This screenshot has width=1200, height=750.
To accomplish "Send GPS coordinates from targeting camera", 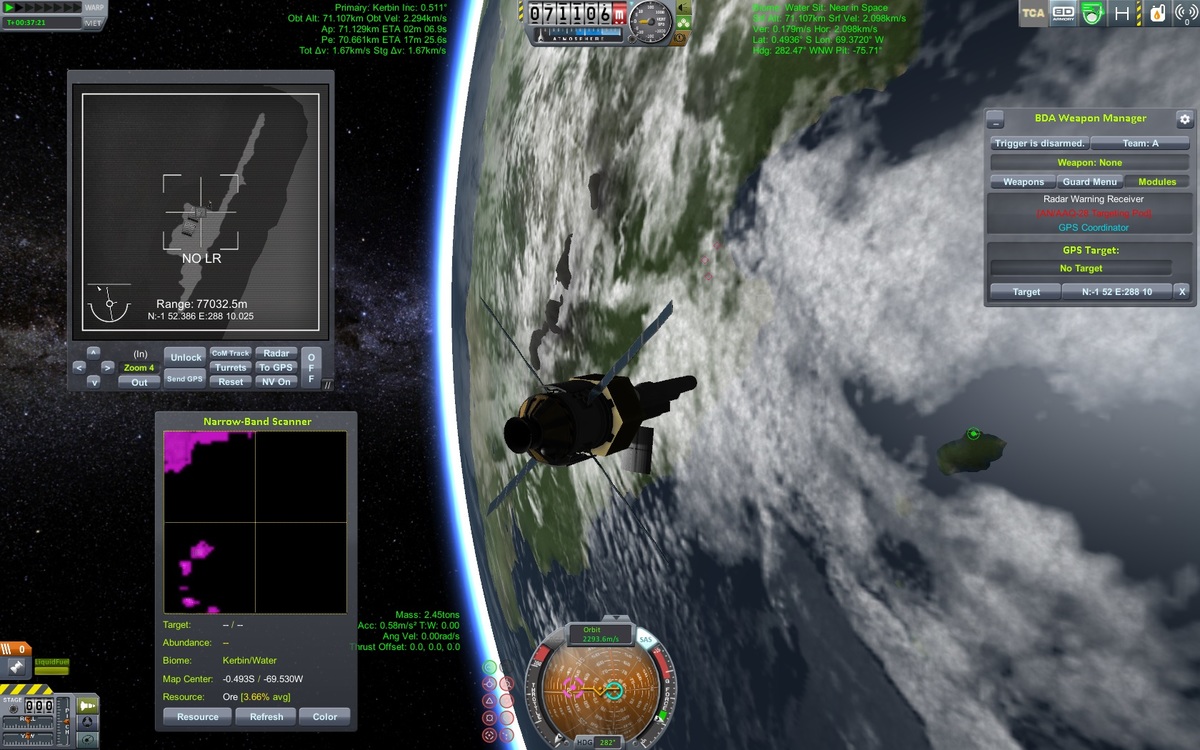I will 186,379.
